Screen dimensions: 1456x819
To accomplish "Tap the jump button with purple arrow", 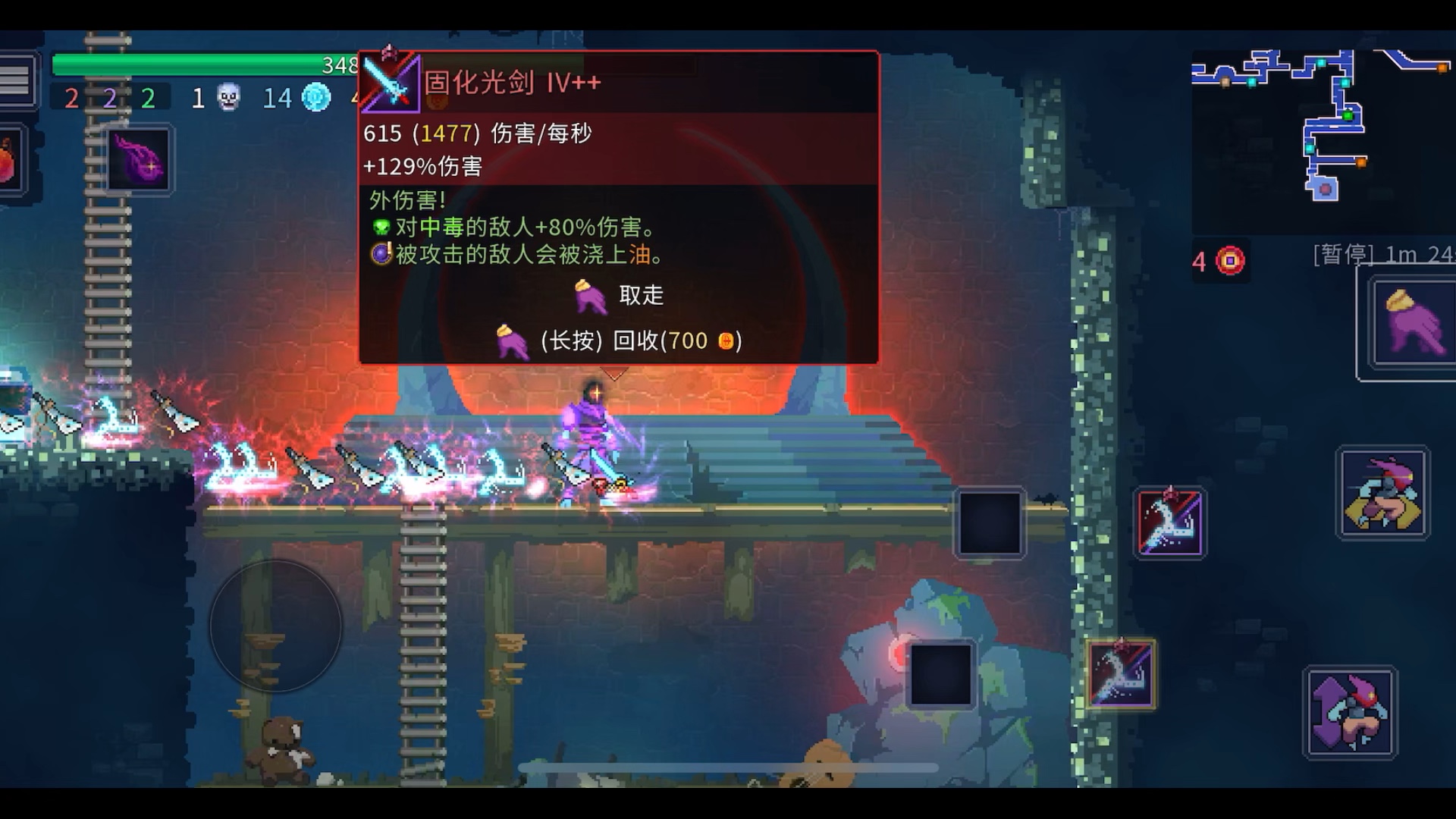I will 1350,713.
